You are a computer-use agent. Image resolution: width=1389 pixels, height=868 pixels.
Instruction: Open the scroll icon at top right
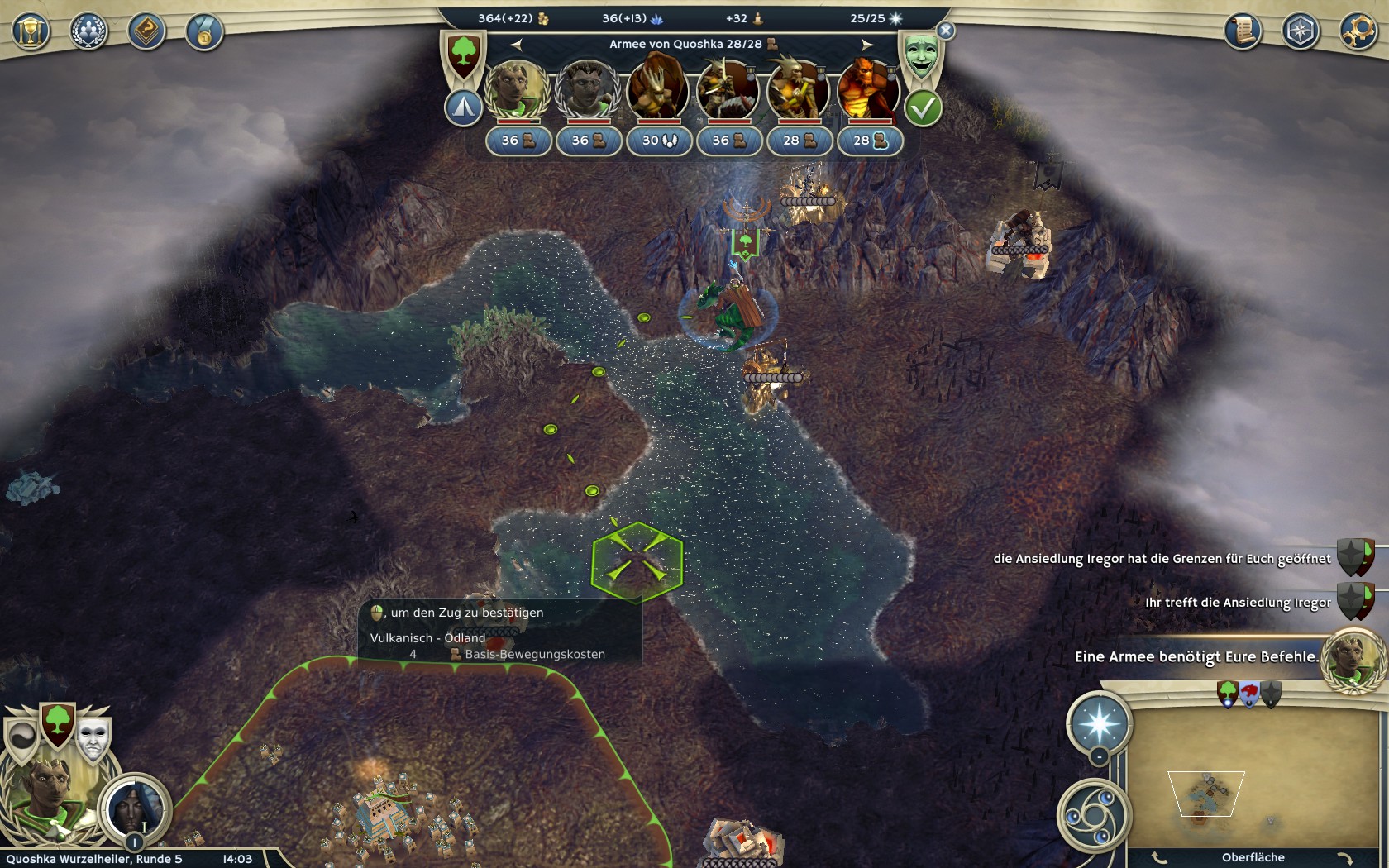click(1242, 31)
